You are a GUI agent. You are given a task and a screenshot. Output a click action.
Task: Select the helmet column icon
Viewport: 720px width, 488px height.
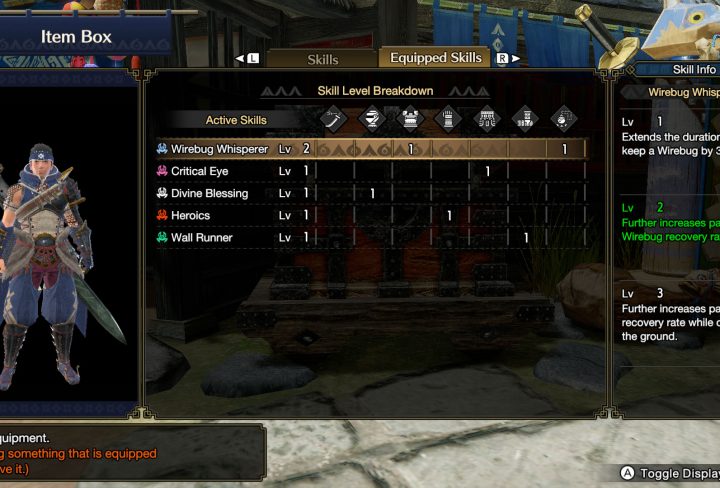tap(372, 119)
